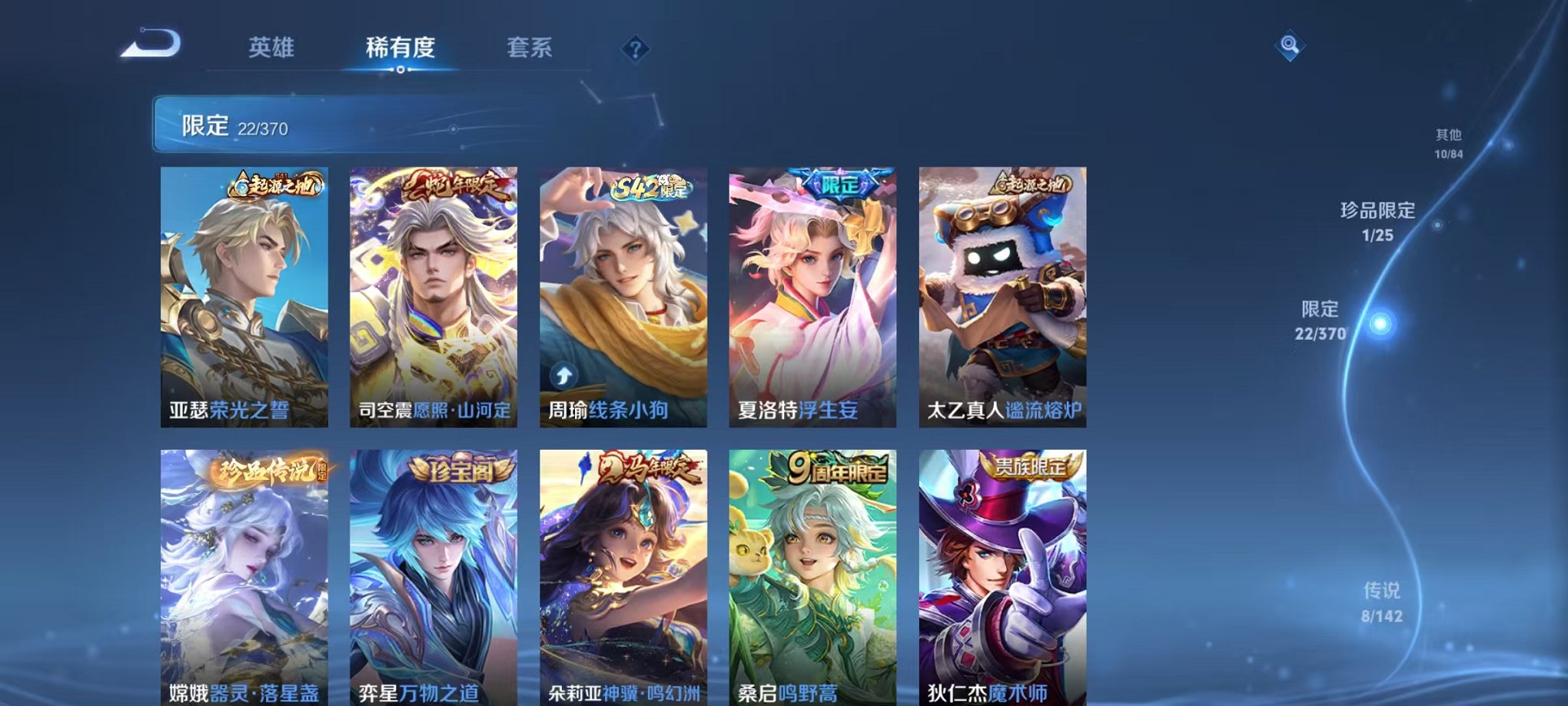Image resolution: width=1568 pixels, height=706 pixels.
Task: Click the 蛇年限定 banner on 司空震's card
Action: [454, 185]
